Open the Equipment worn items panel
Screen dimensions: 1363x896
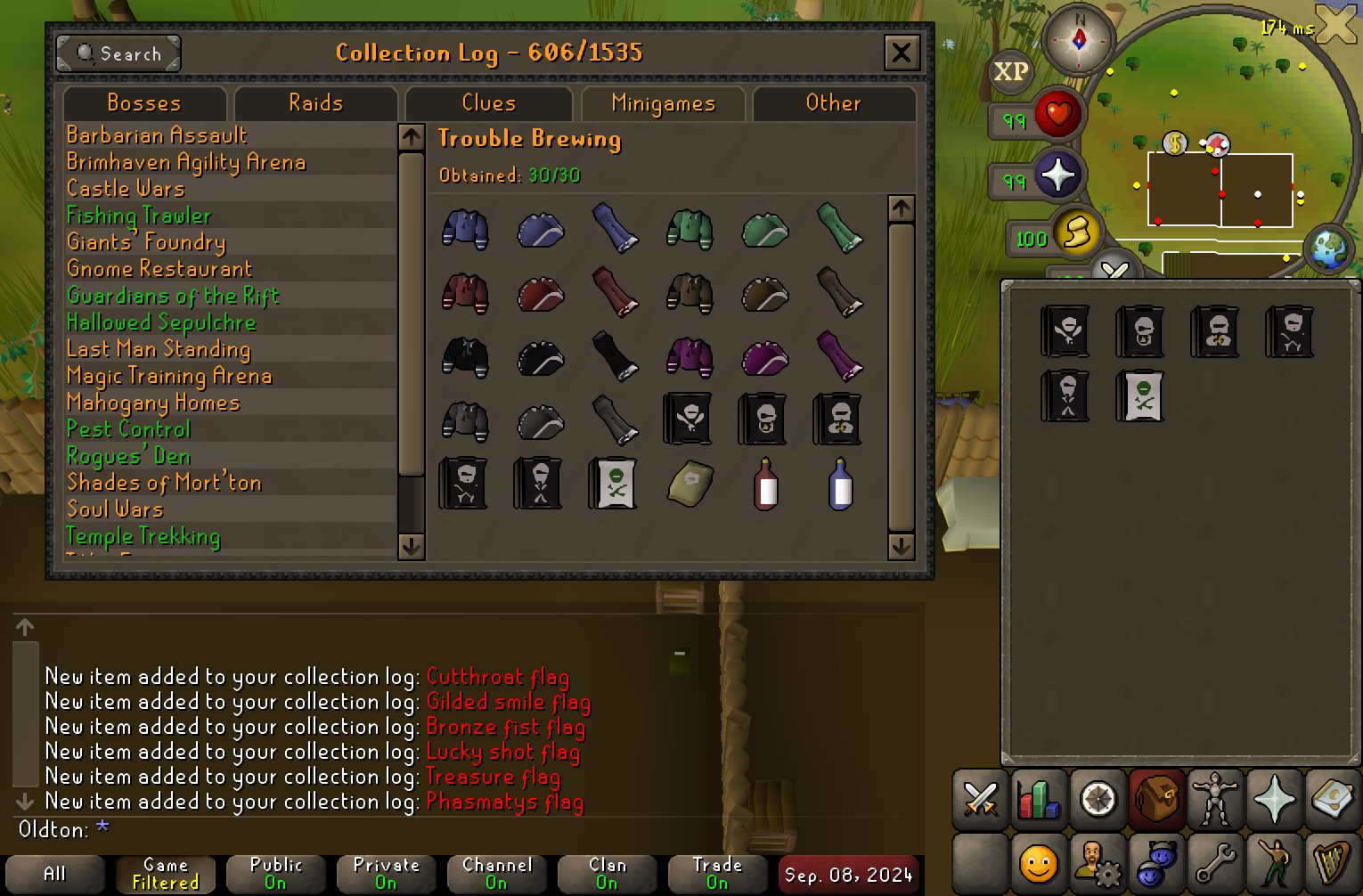tap(1216, 799)
